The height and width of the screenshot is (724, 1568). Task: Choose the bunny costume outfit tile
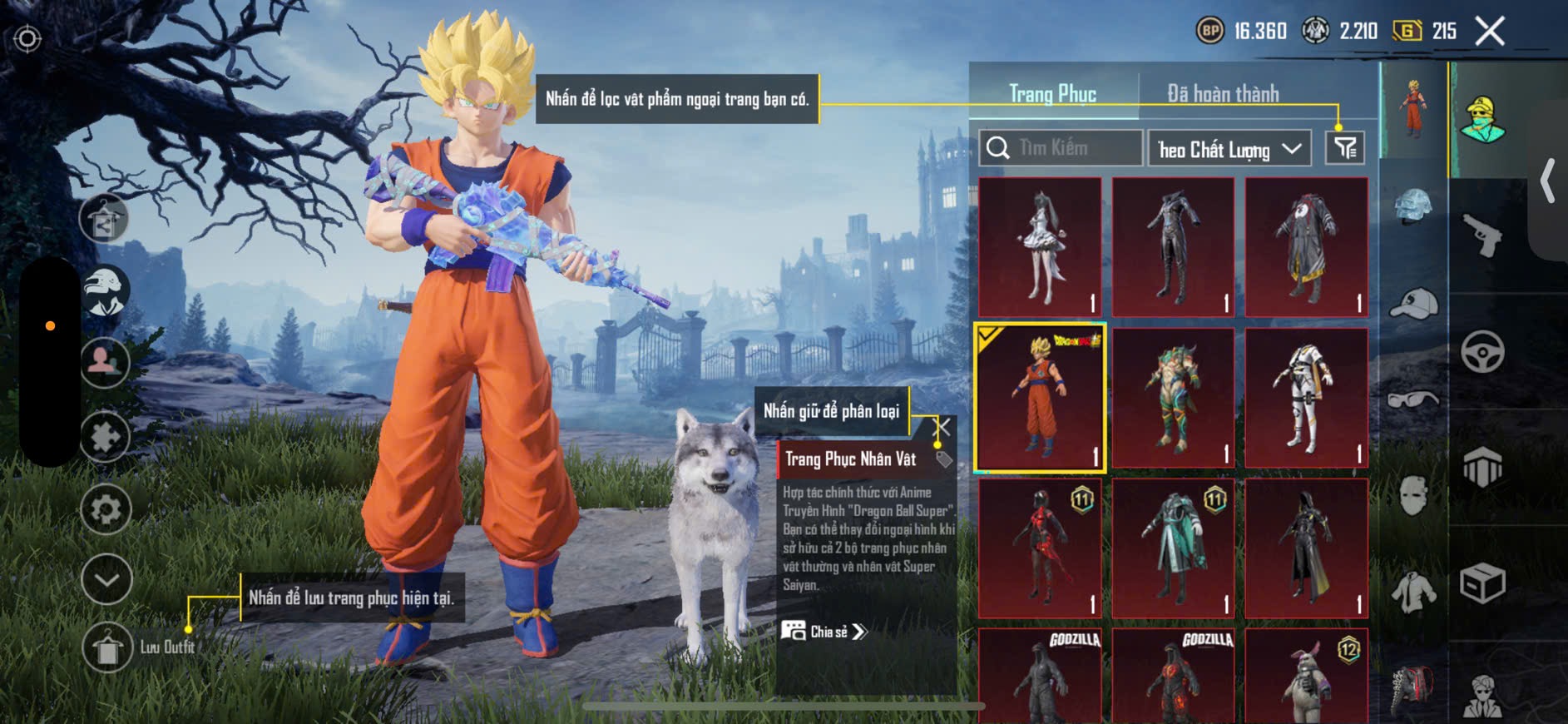pos(1306,676)
